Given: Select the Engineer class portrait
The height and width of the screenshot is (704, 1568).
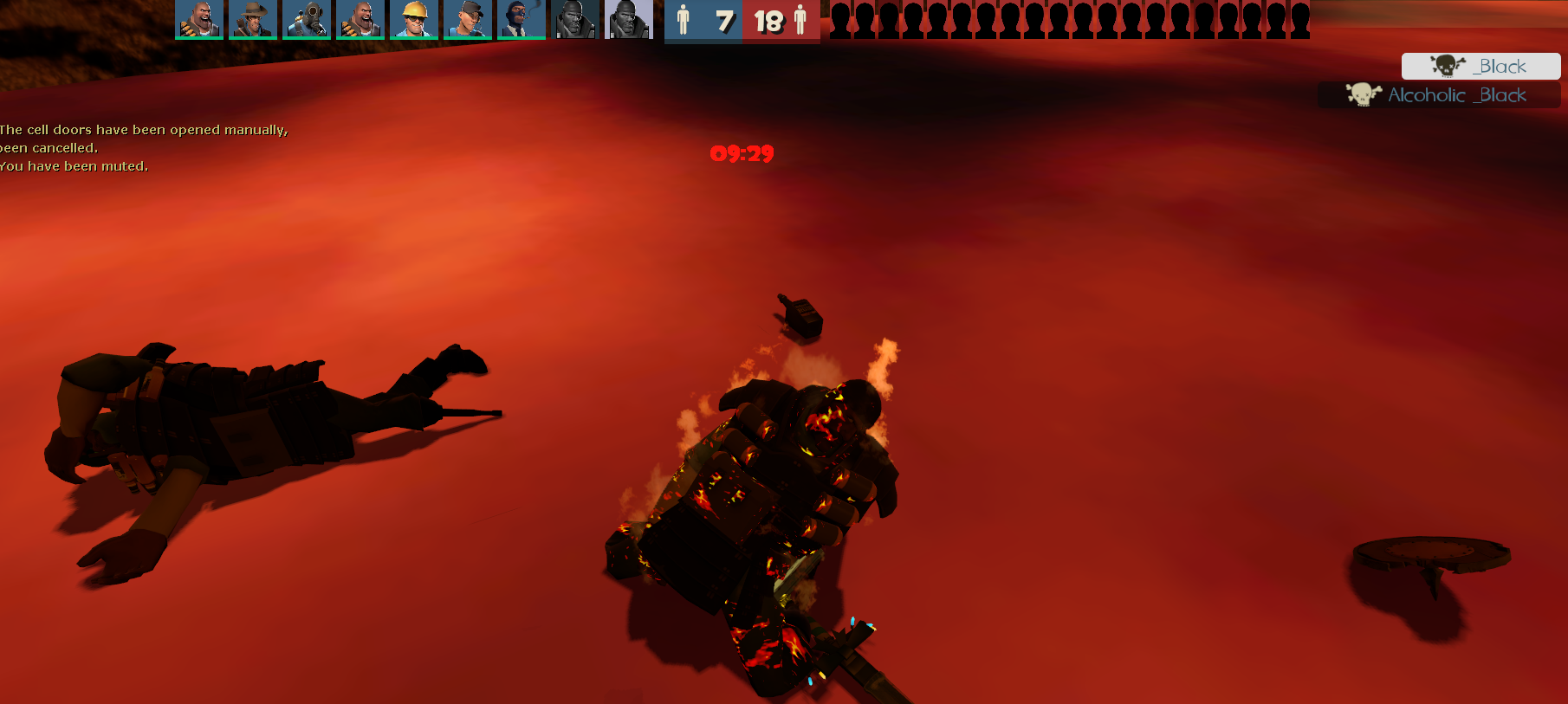Looking at the screenshot, I should click(x=414, y=19).
